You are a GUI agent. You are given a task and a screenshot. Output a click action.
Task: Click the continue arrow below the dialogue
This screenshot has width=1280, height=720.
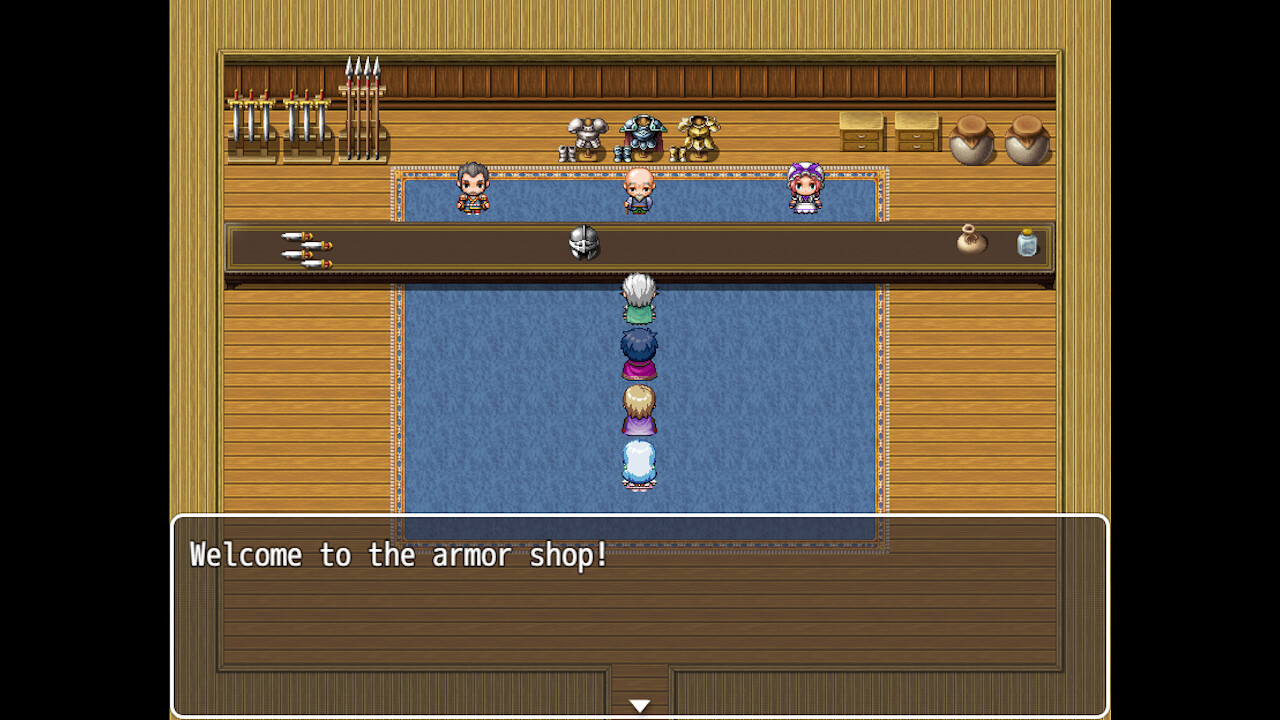click(x=640, y=704)
